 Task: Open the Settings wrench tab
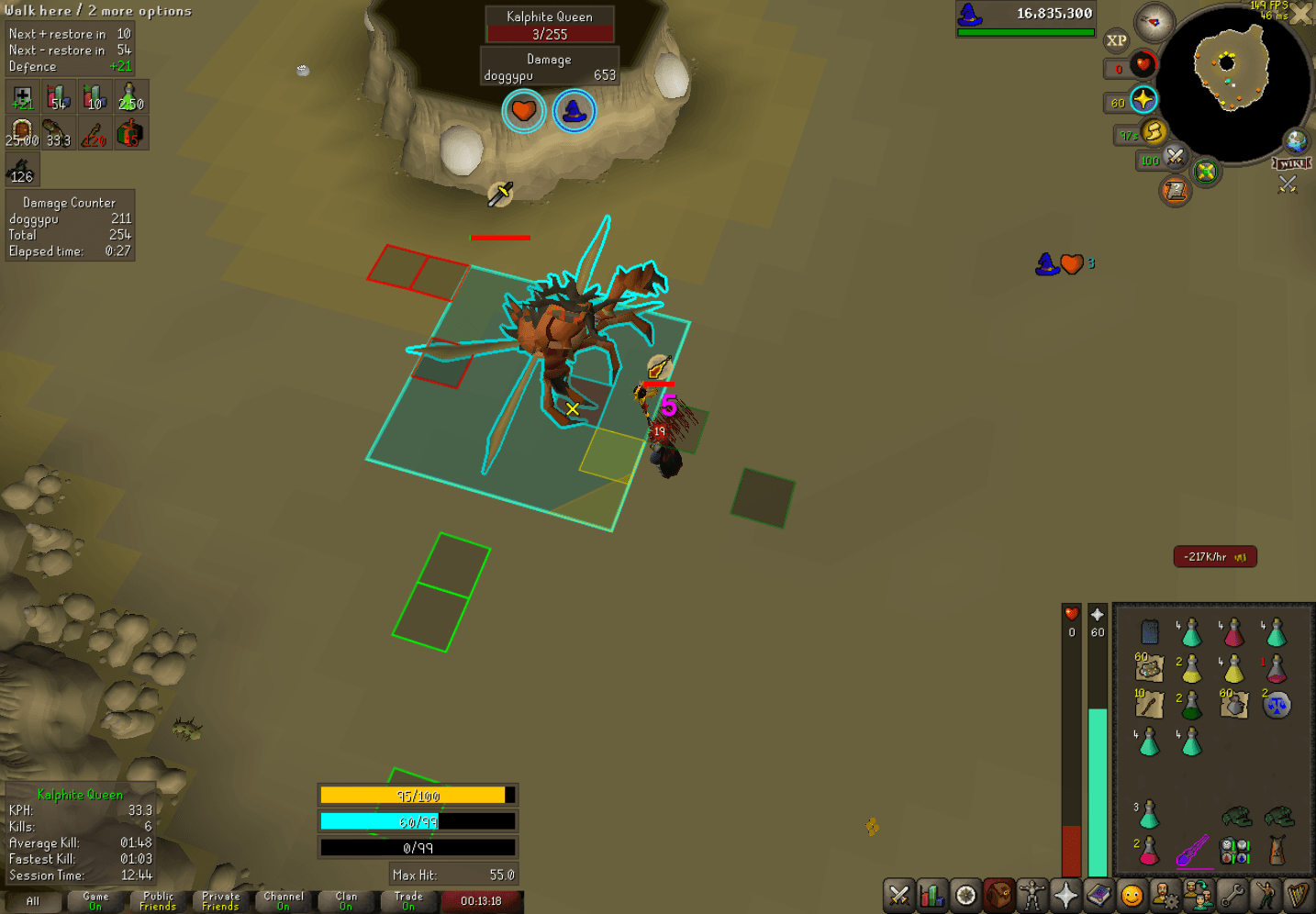point(1233,895)
